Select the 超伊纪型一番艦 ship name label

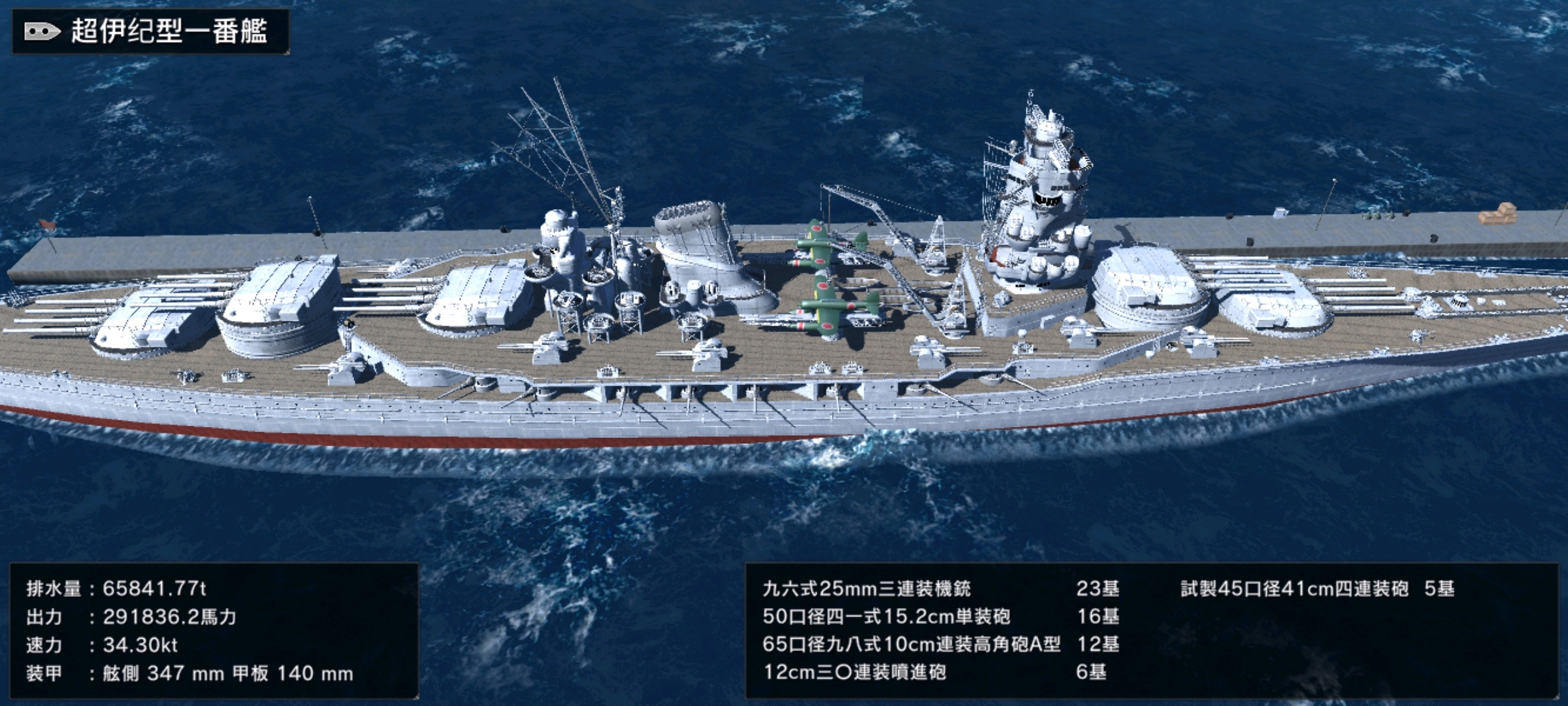[169, 31]
